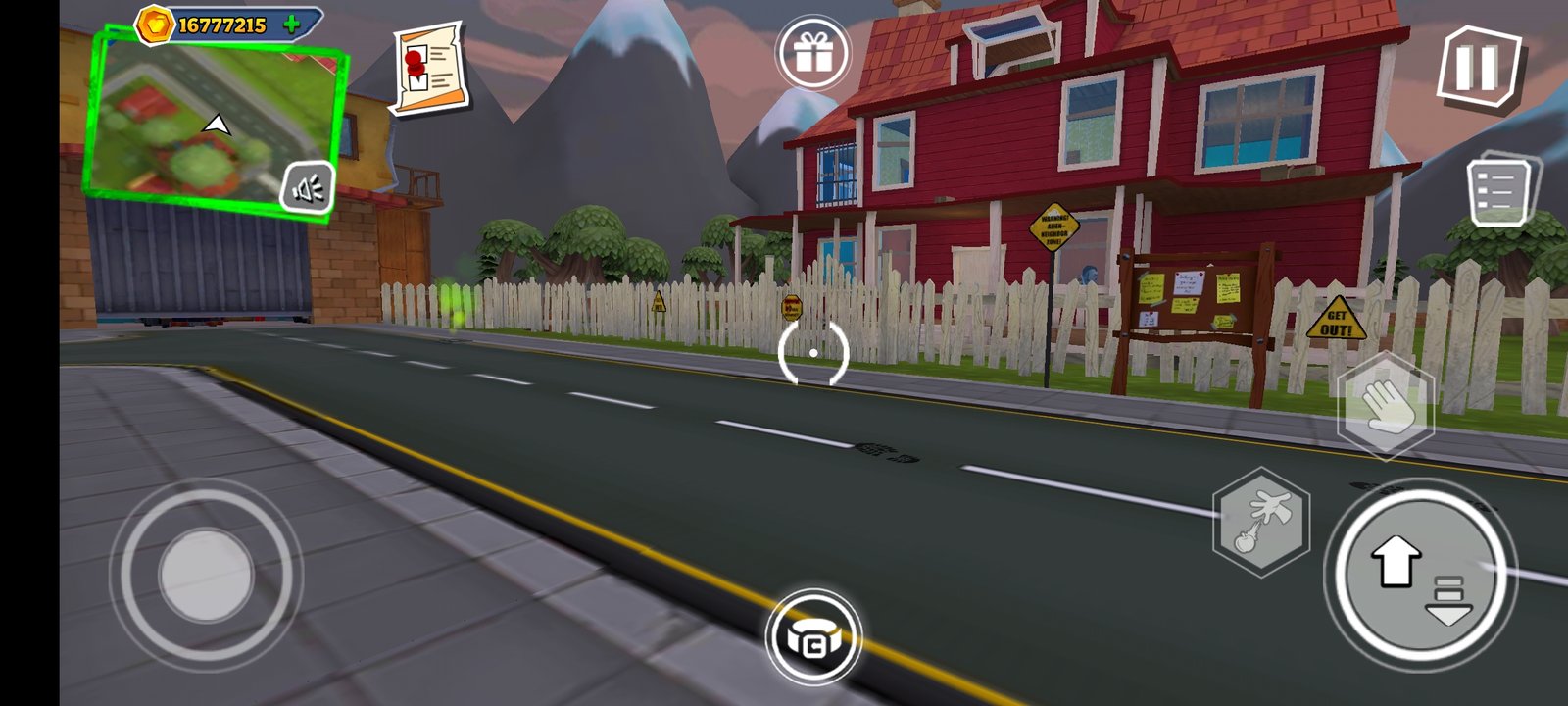Open the pinned quest note
This screenshot has width=1568, height=706.
click(x=428, y=68)
